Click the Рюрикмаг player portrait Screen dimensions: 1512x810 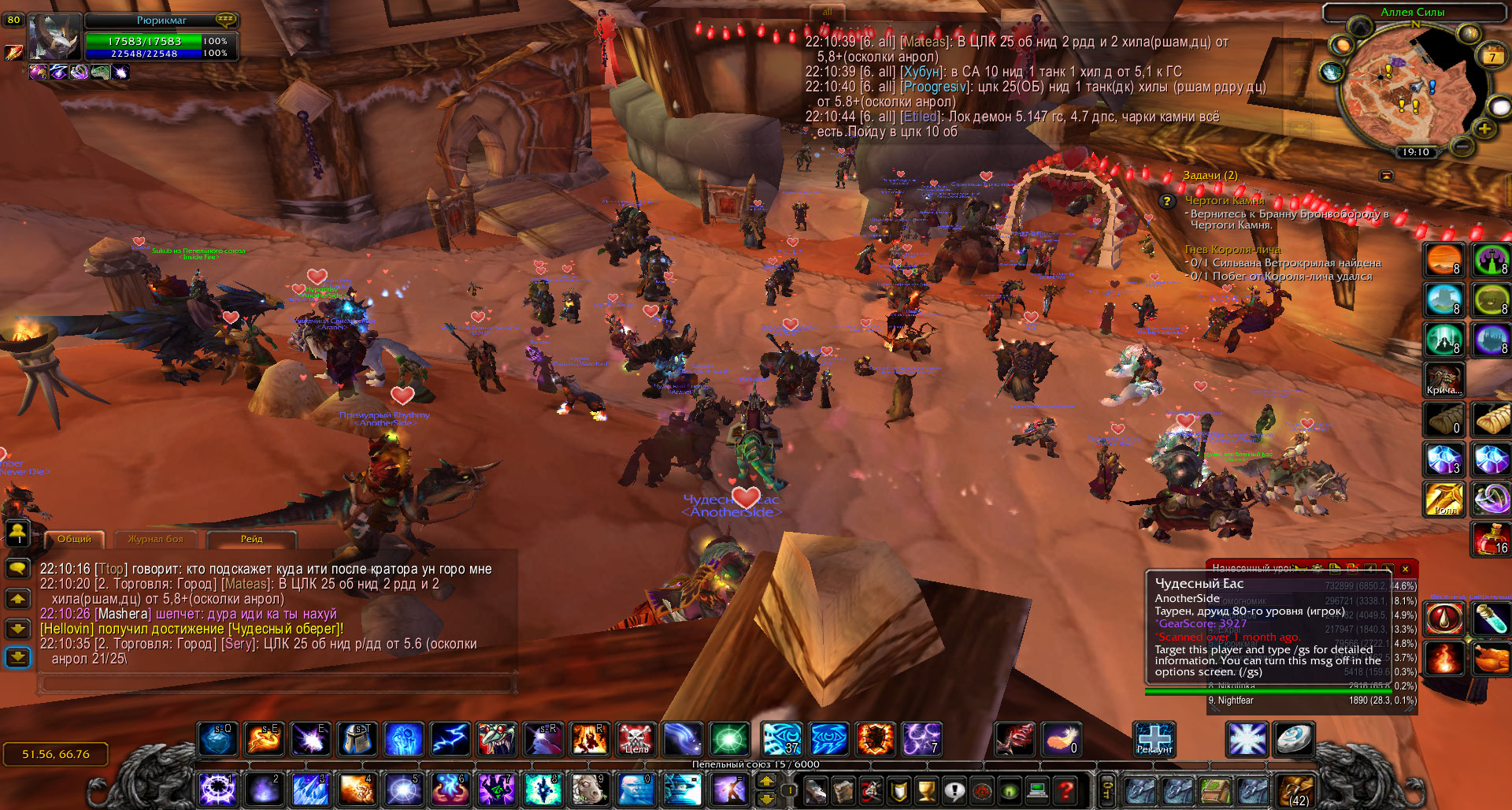52,37
